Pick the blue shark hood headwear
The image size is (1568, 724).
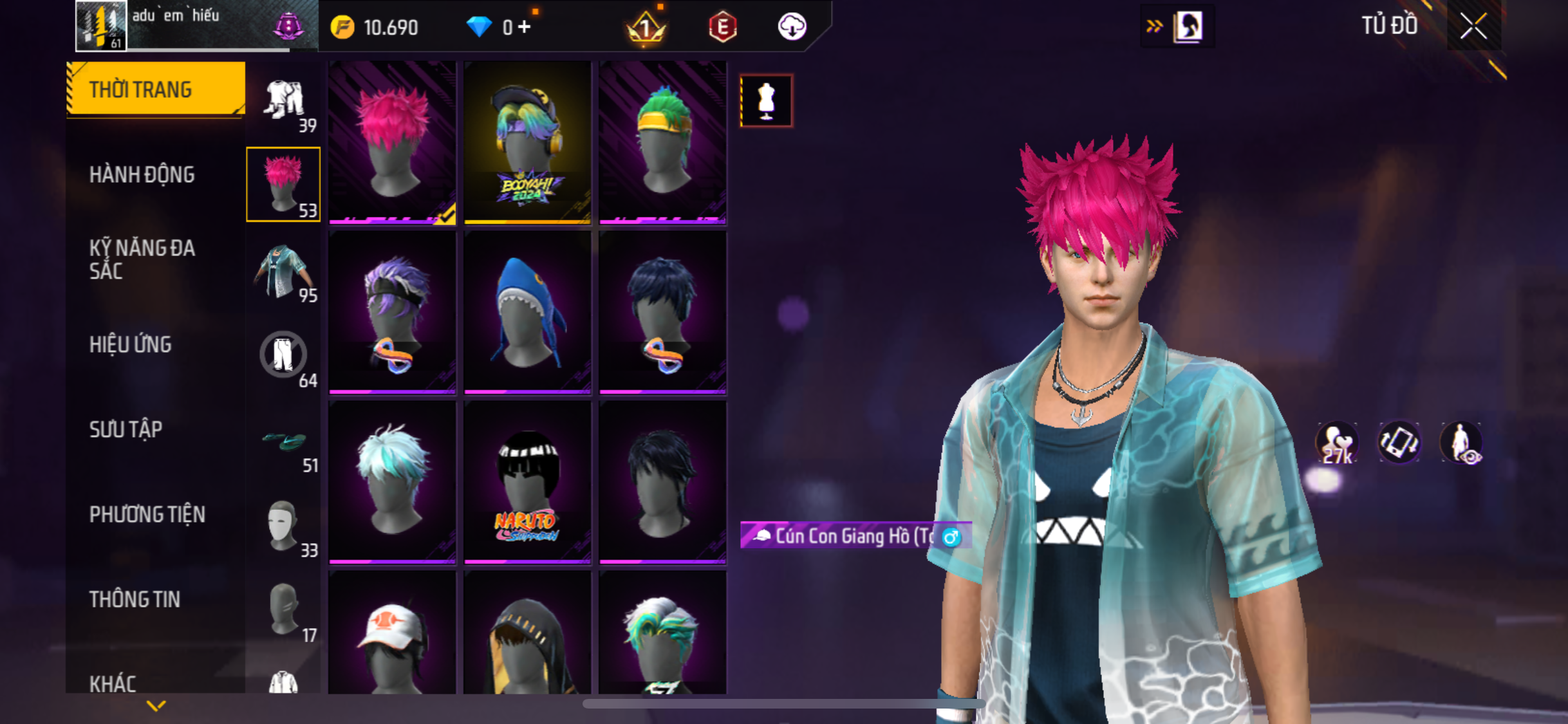pyautogui.click(x=527, y=313)
